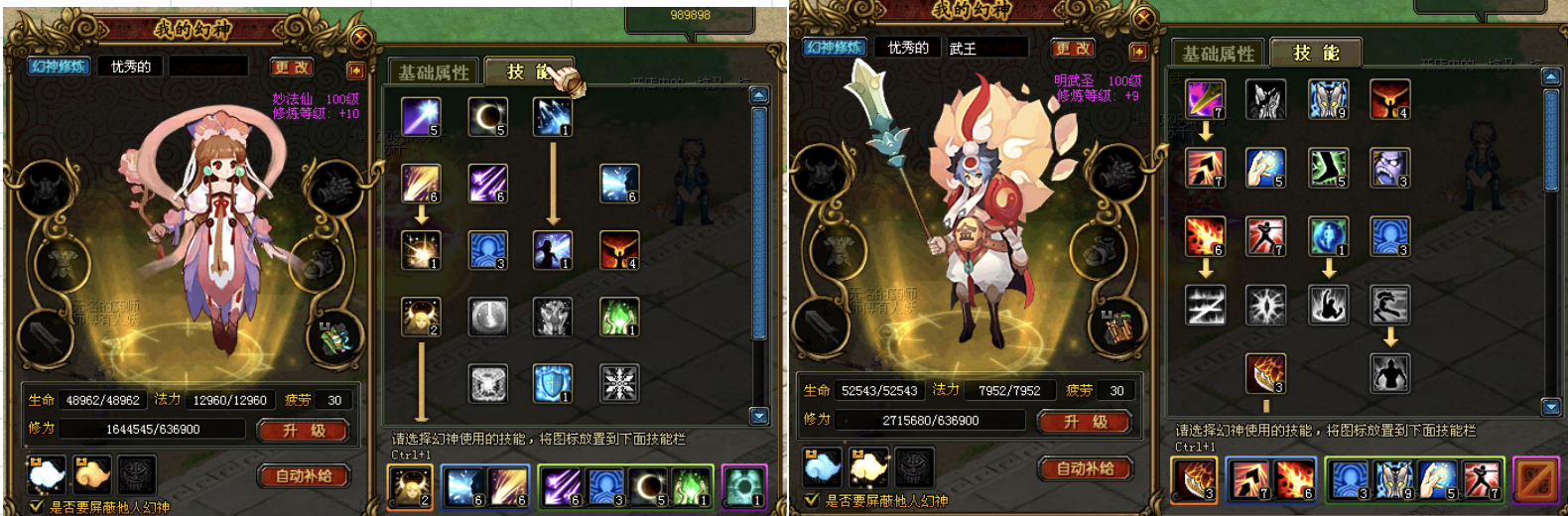Close the 明武圣 spirit window
Viewport: 1568px width, 516px height.
(1143, 18)
